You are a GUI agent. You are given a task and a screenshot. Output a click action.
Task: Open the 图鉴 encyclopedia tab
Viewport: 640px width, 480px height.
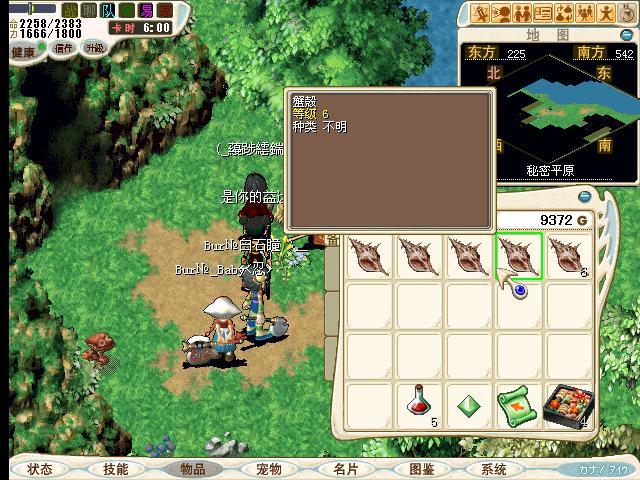421,469
